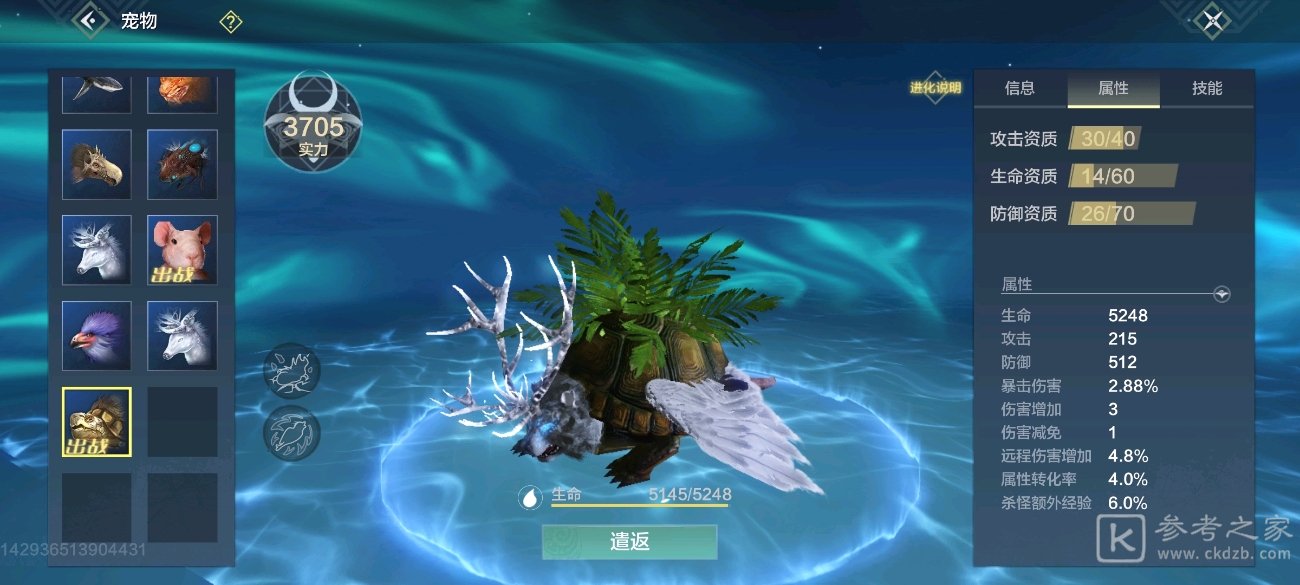Select the blue-eyed beetle pet

pyautogui.click(x=182, y=164)
